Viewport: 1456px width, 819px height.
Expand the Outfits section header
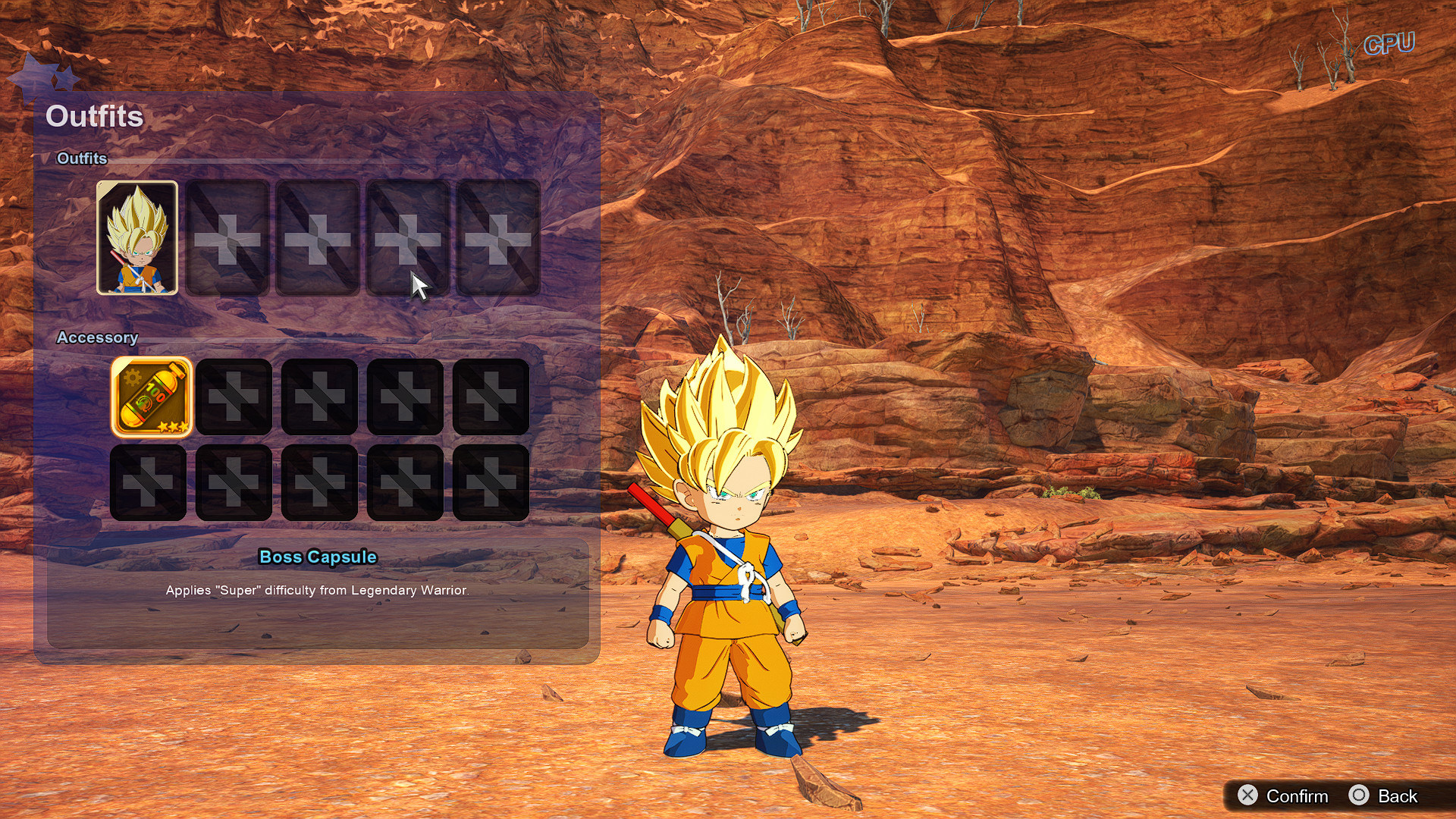(x=83, y=159)
